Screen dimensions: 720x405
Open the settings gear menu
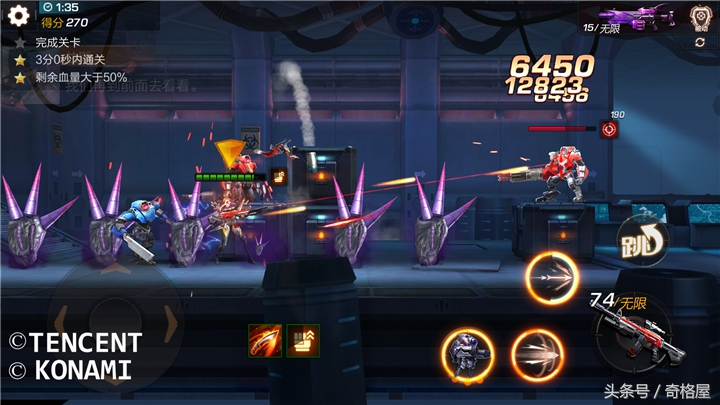18,15
